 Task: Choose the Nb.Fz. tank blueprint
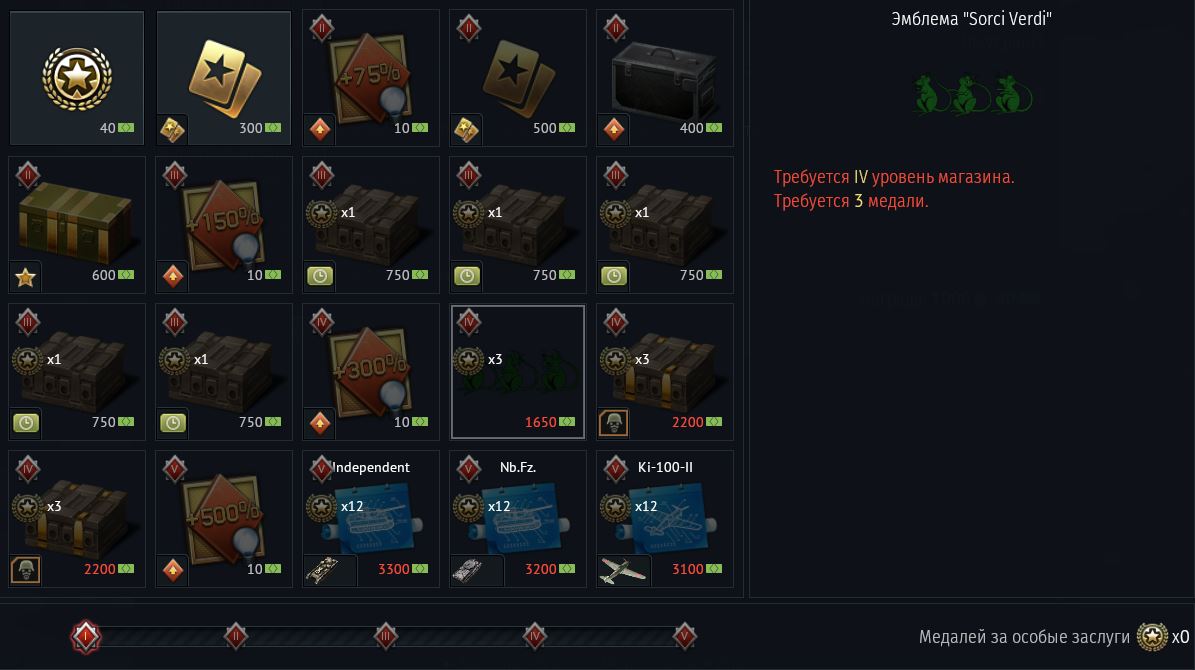pyautogui.click(x=518, y=519)
